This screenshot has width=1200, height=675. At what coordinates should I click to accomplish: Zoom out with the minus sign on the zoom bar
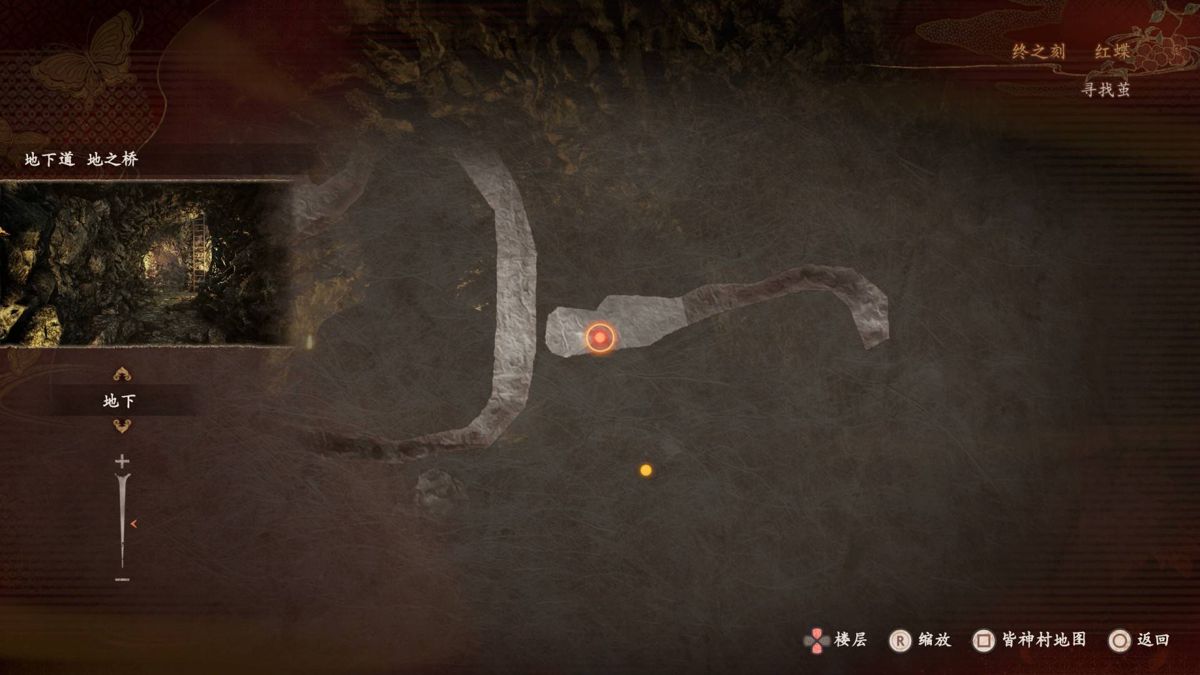point(122,579)
